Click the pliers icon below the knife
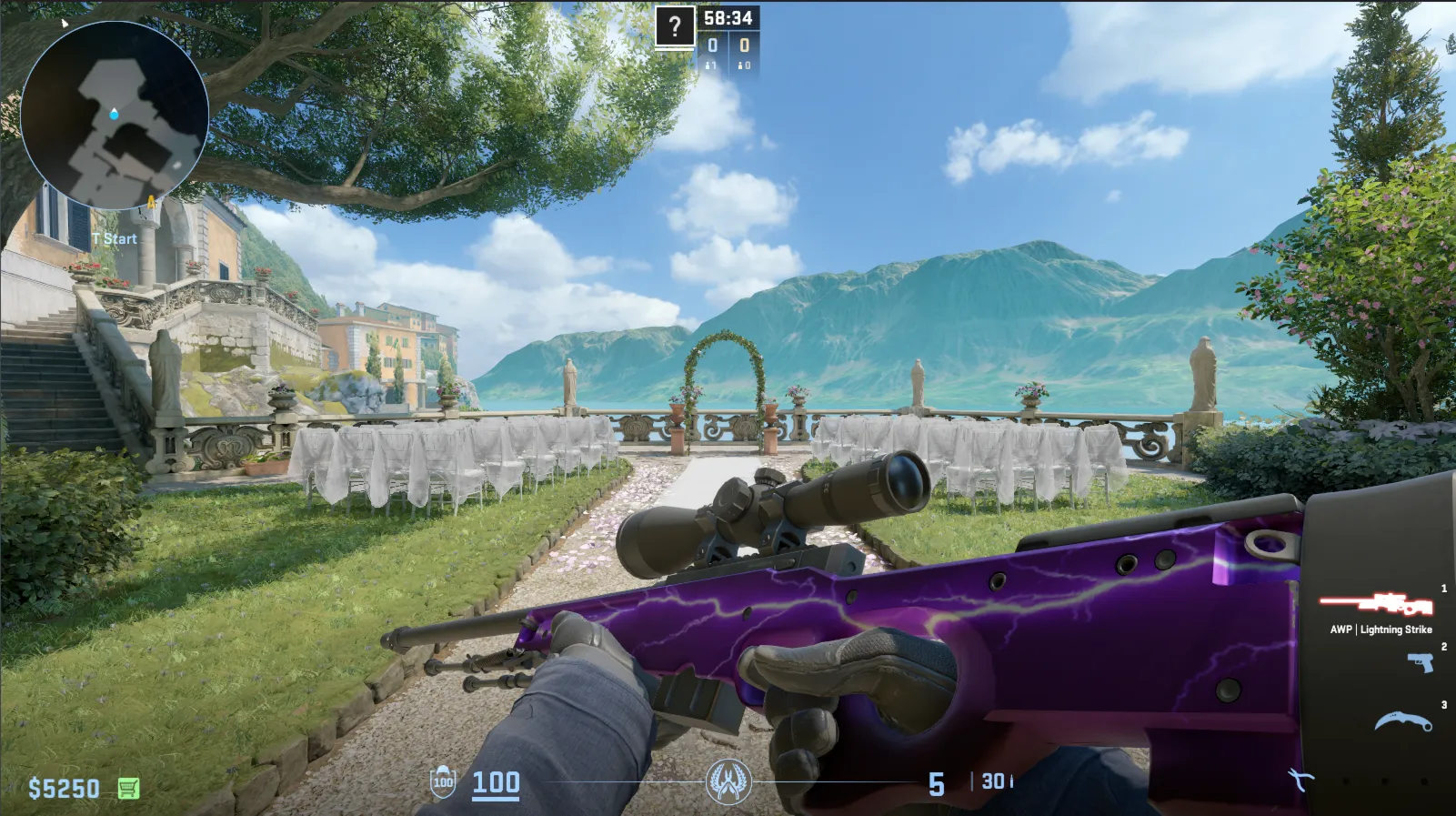 click(1301, 780)
